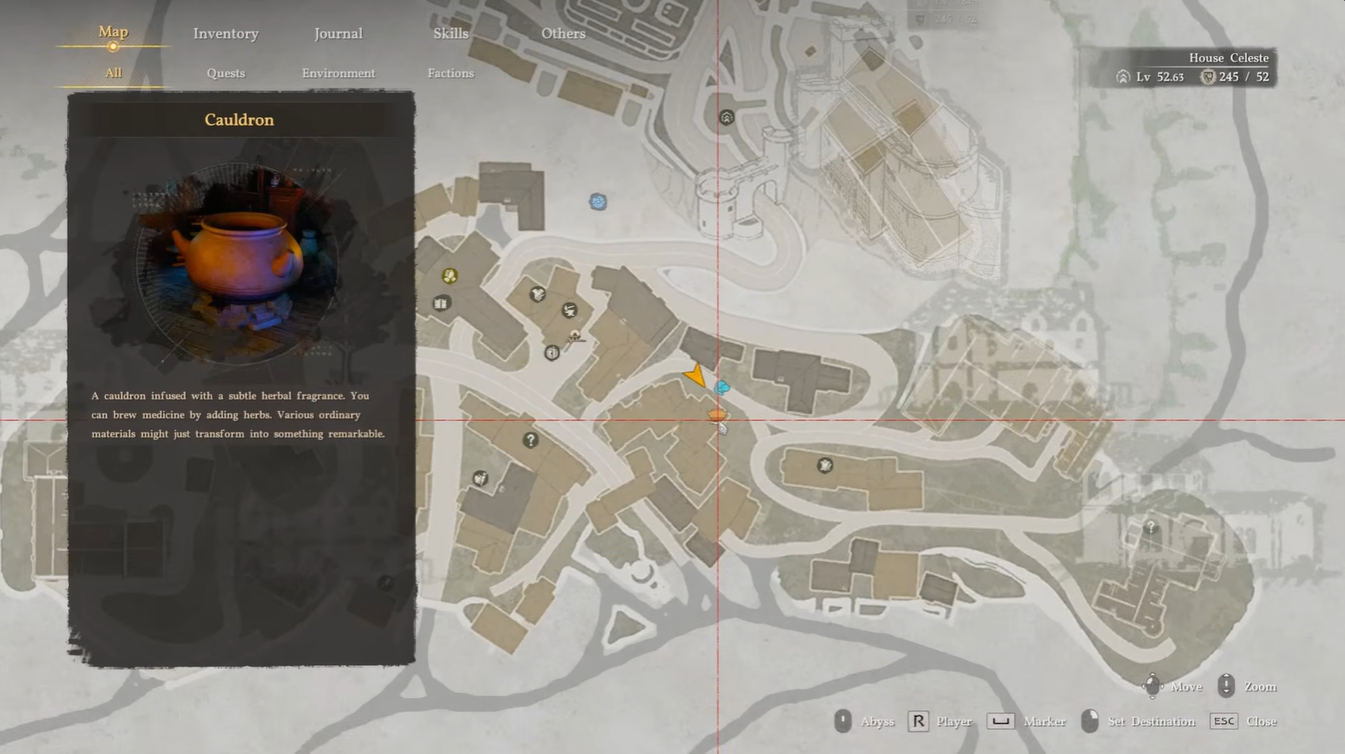This screenshot has width=1345, height=754.
Task: Click the yellow round marker on the map
Action: click(450, 276)
